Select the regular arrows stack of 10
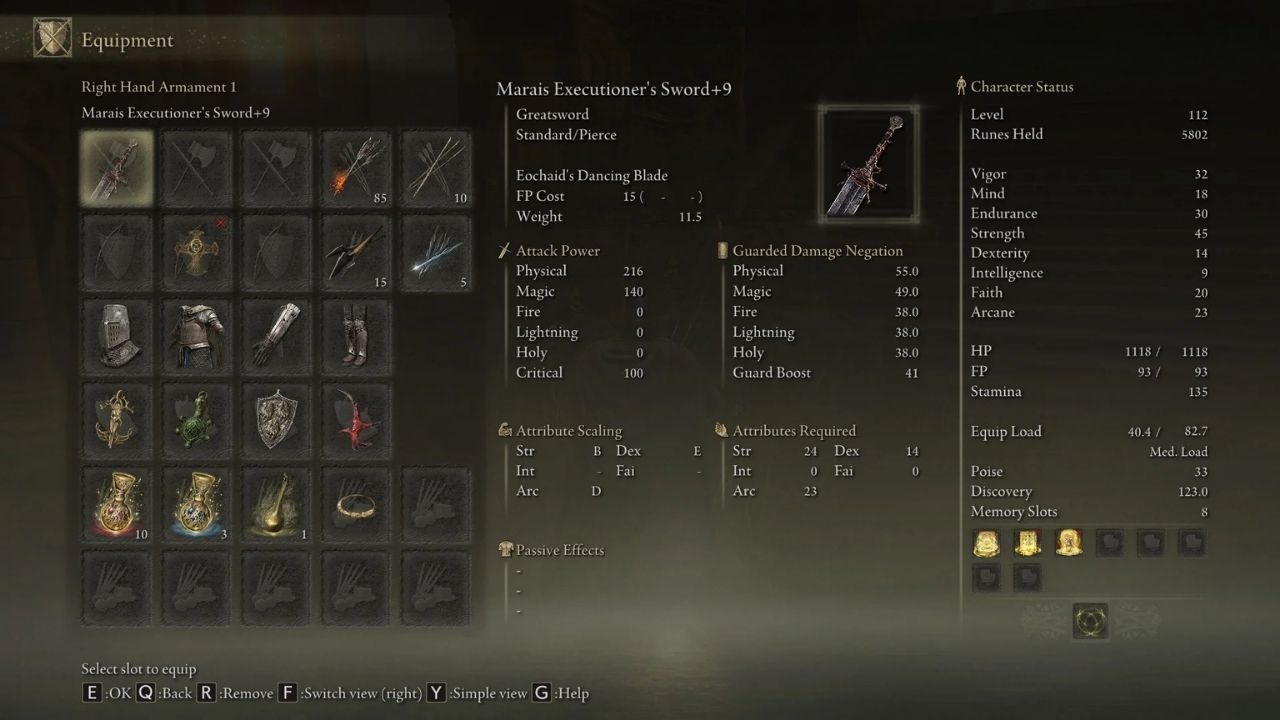 click(x=436, y=167)
